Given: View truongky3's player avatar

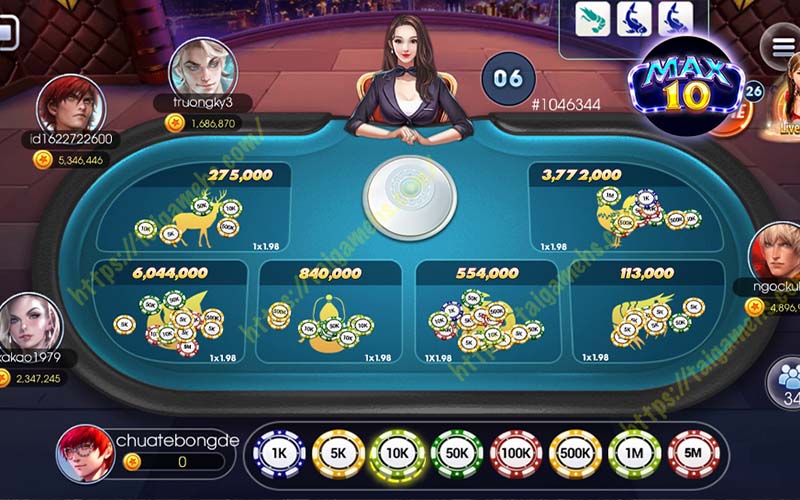Looking at the screenshot, I should tap(202, 66).
